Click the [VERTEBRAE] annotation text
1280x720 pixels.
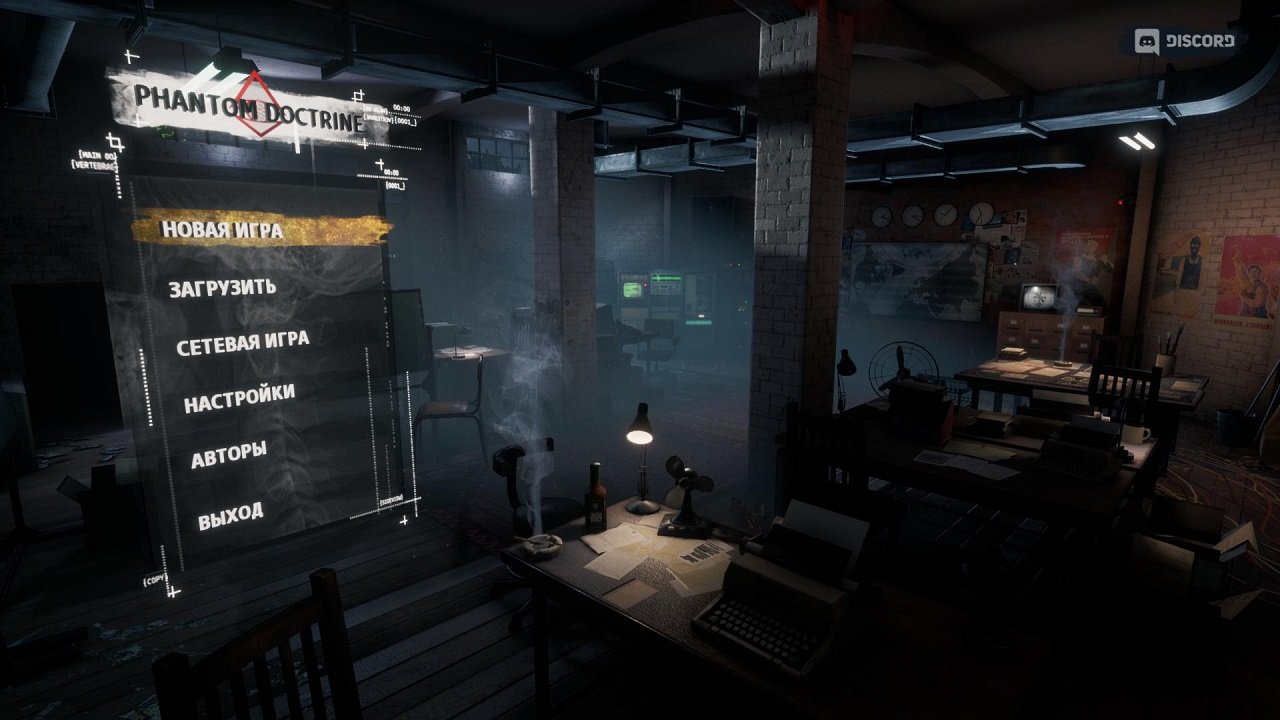tap(97, 164)
